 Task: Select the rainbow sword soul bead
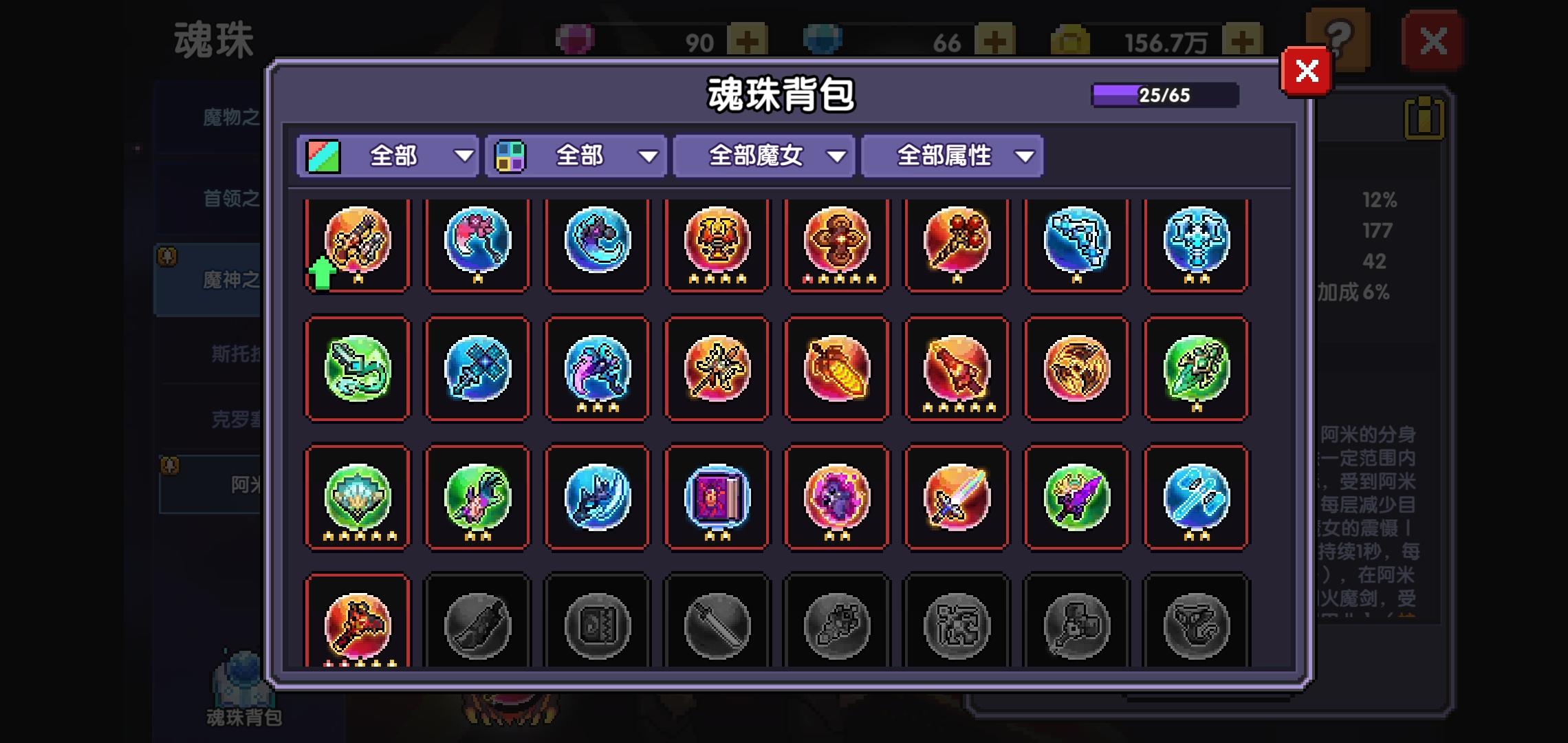click(x=956, y=497)
